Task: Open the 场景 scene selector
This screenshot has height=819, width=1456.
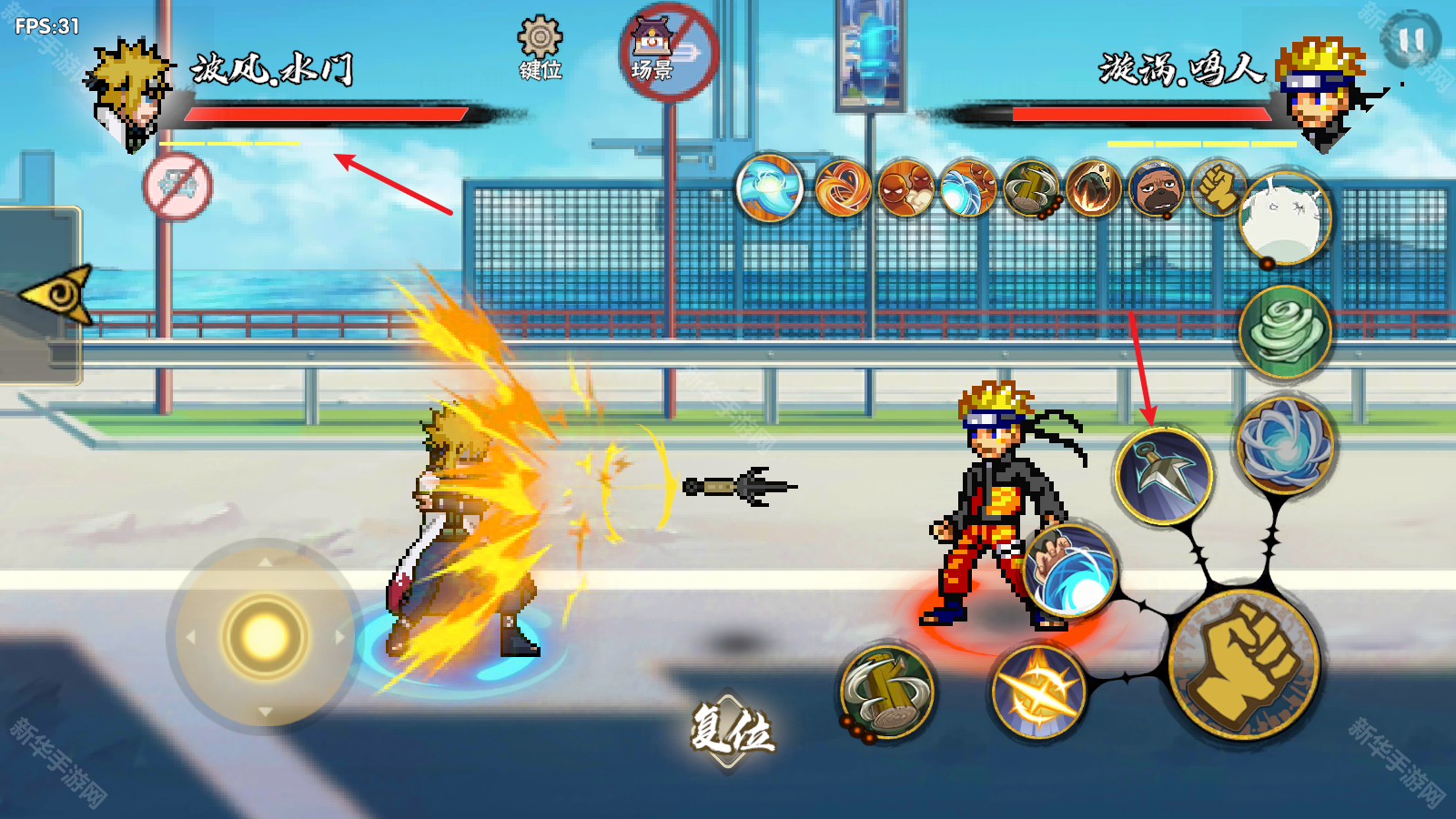Action: click(x=669, y=51)
